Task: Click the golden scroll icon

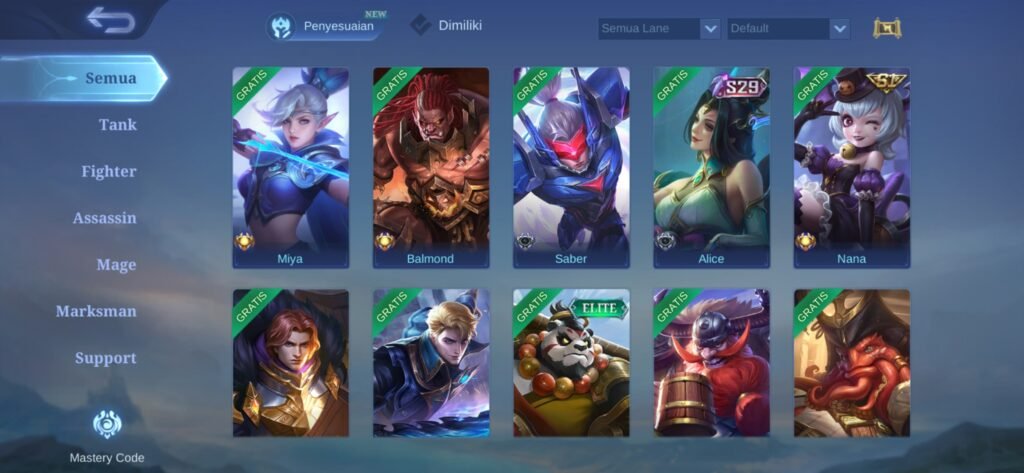Action: [x=887, y=28]
